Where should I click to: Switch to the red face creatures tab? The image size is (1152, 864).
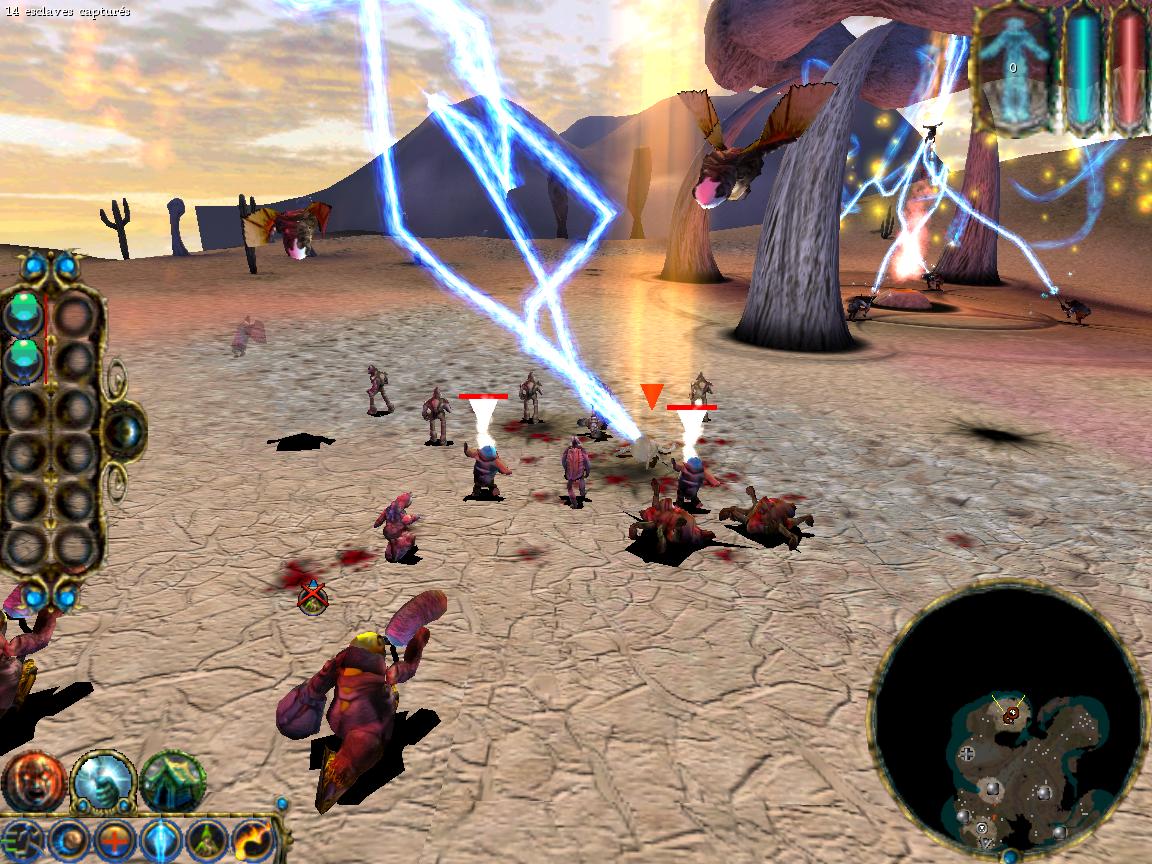[33, 781]
